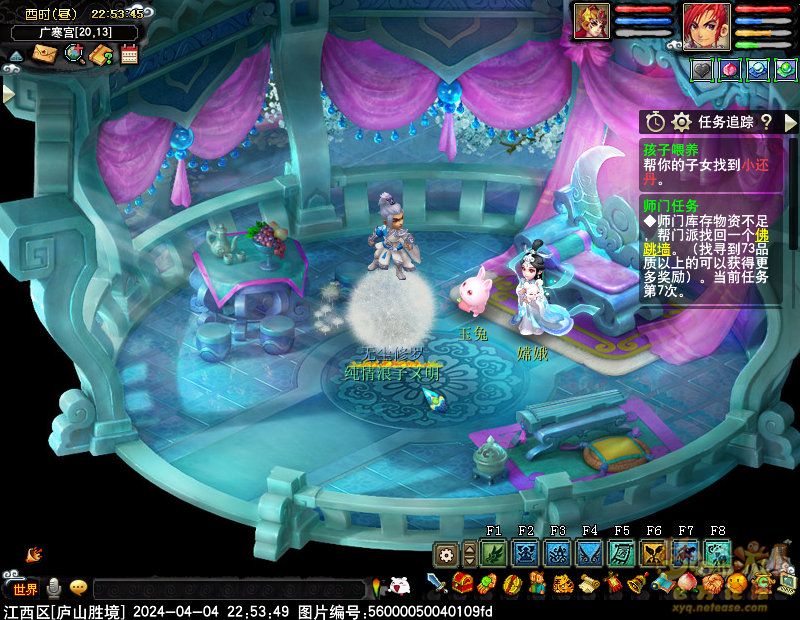The width and height of the screenshot is (800, 620).
Task: Click the quest tracker stopwatch icon
Action: pyautogui.click(x=655, y=122)
